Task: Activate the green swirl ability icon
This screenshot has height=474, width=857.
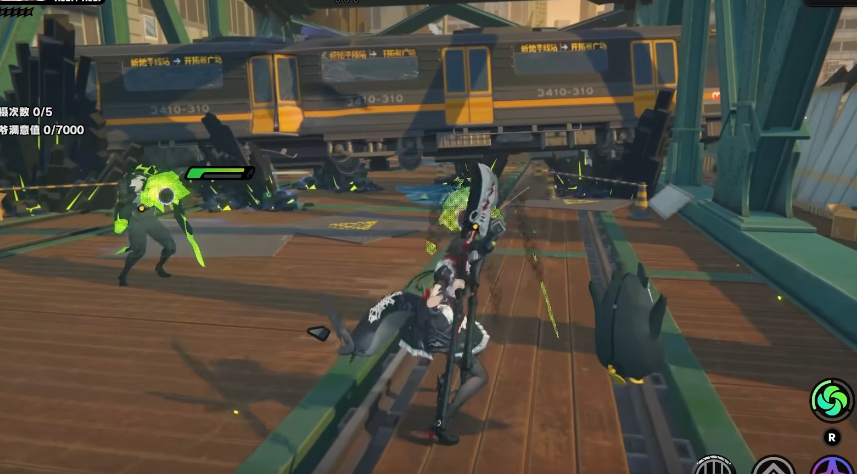Action: (x=830, y=401)
